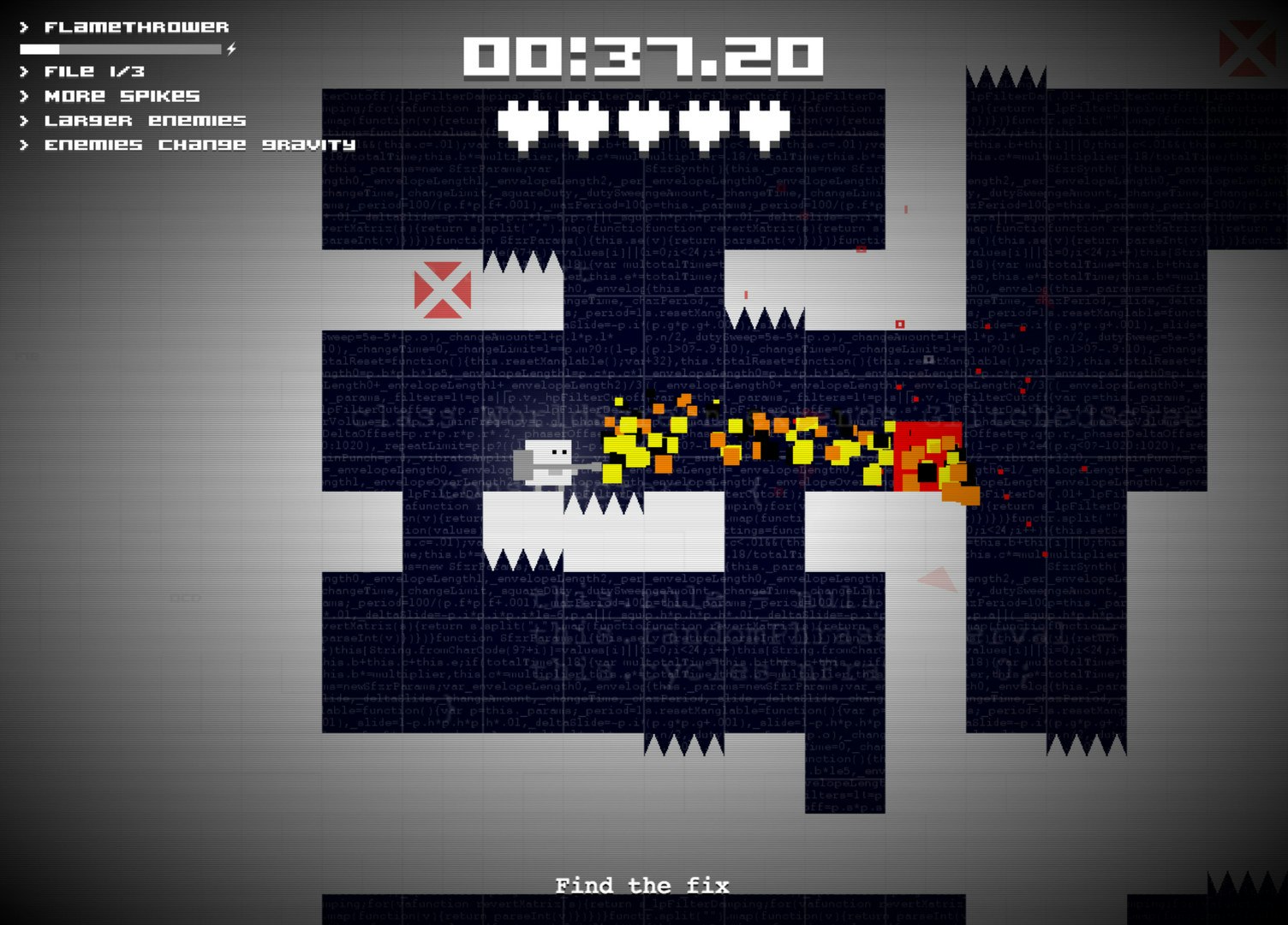Image resolution: width=1288 pixels, height=925 pixels.
Task: Click the 00:37.20 timer display
Action: pyautogui.click(x=643, y=58)
